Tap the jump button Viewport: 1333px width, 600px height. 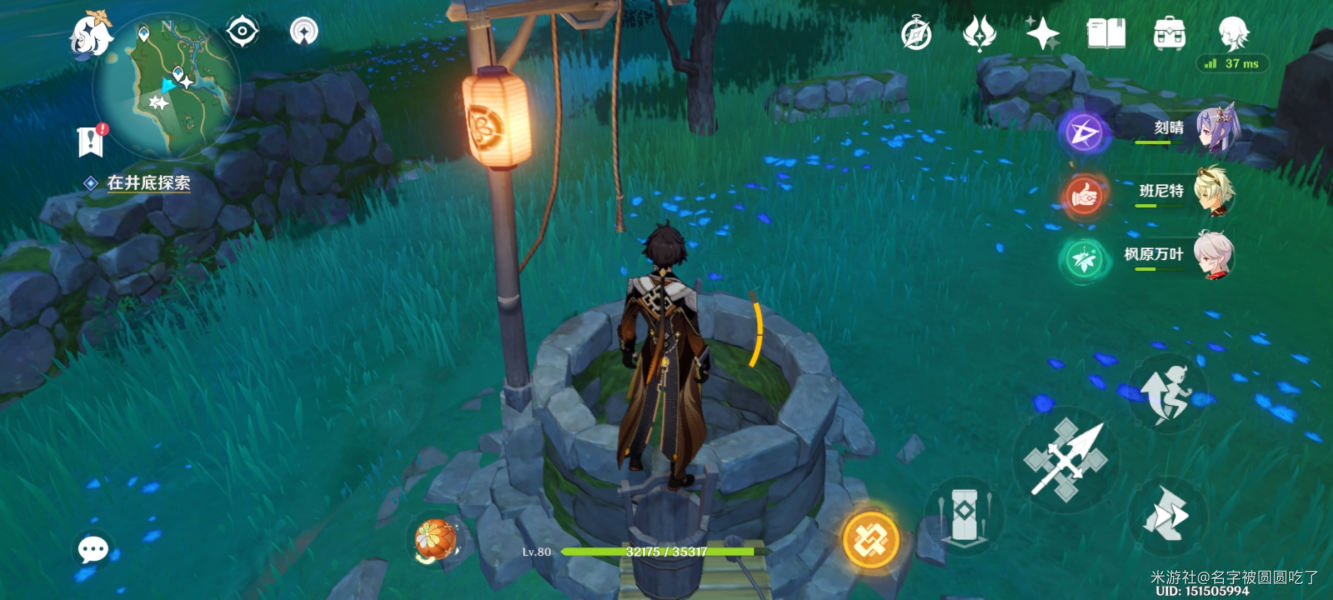1167,393
